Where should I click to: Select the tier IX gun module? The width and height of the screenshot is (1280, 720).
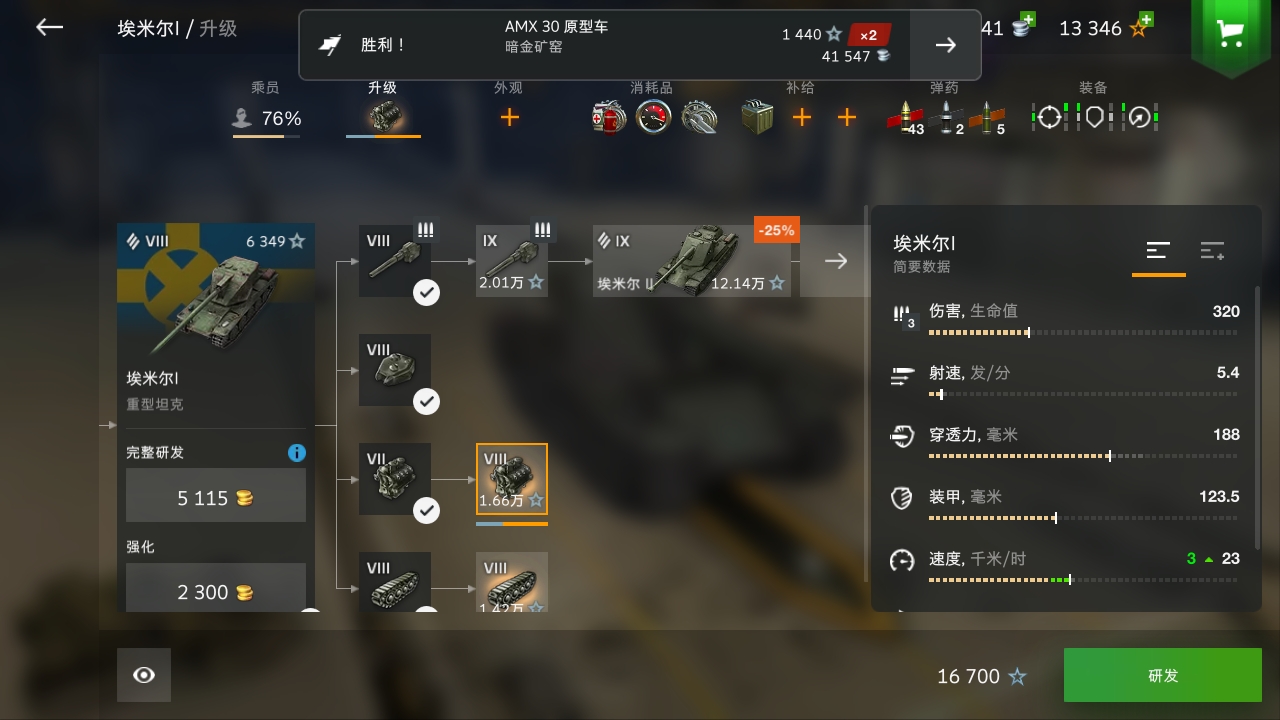pyautogui.click(x=512, y=261)
